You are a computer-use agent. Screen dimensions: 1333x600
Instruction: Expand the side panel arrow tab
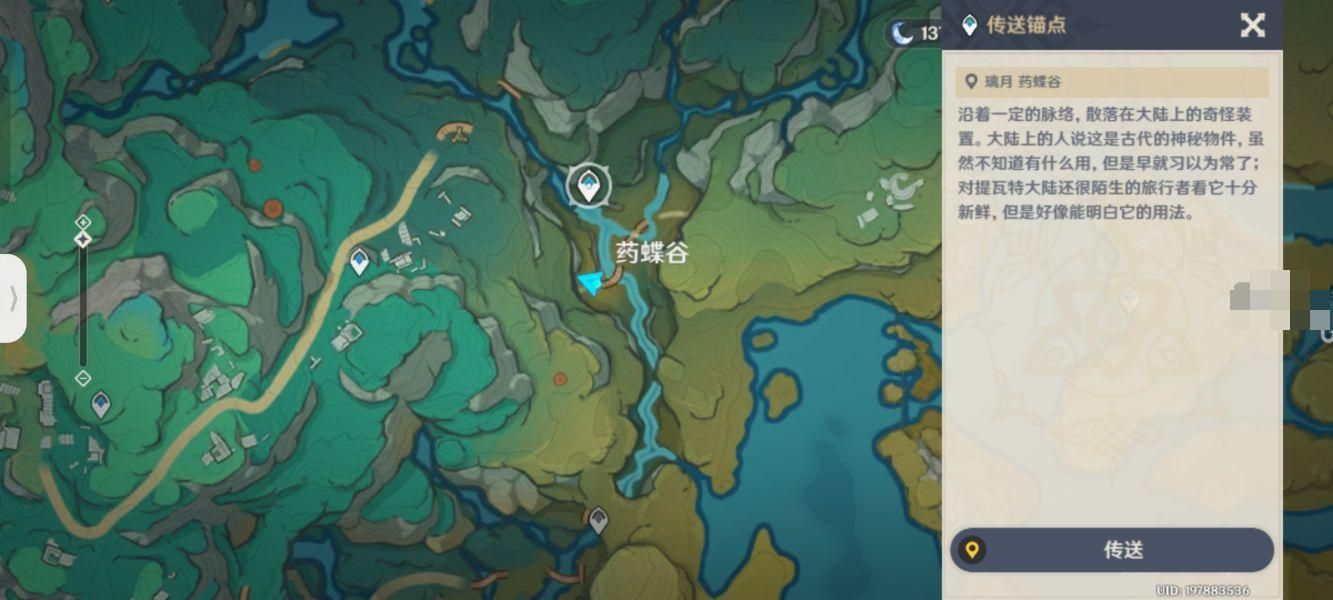pos(13,298)
